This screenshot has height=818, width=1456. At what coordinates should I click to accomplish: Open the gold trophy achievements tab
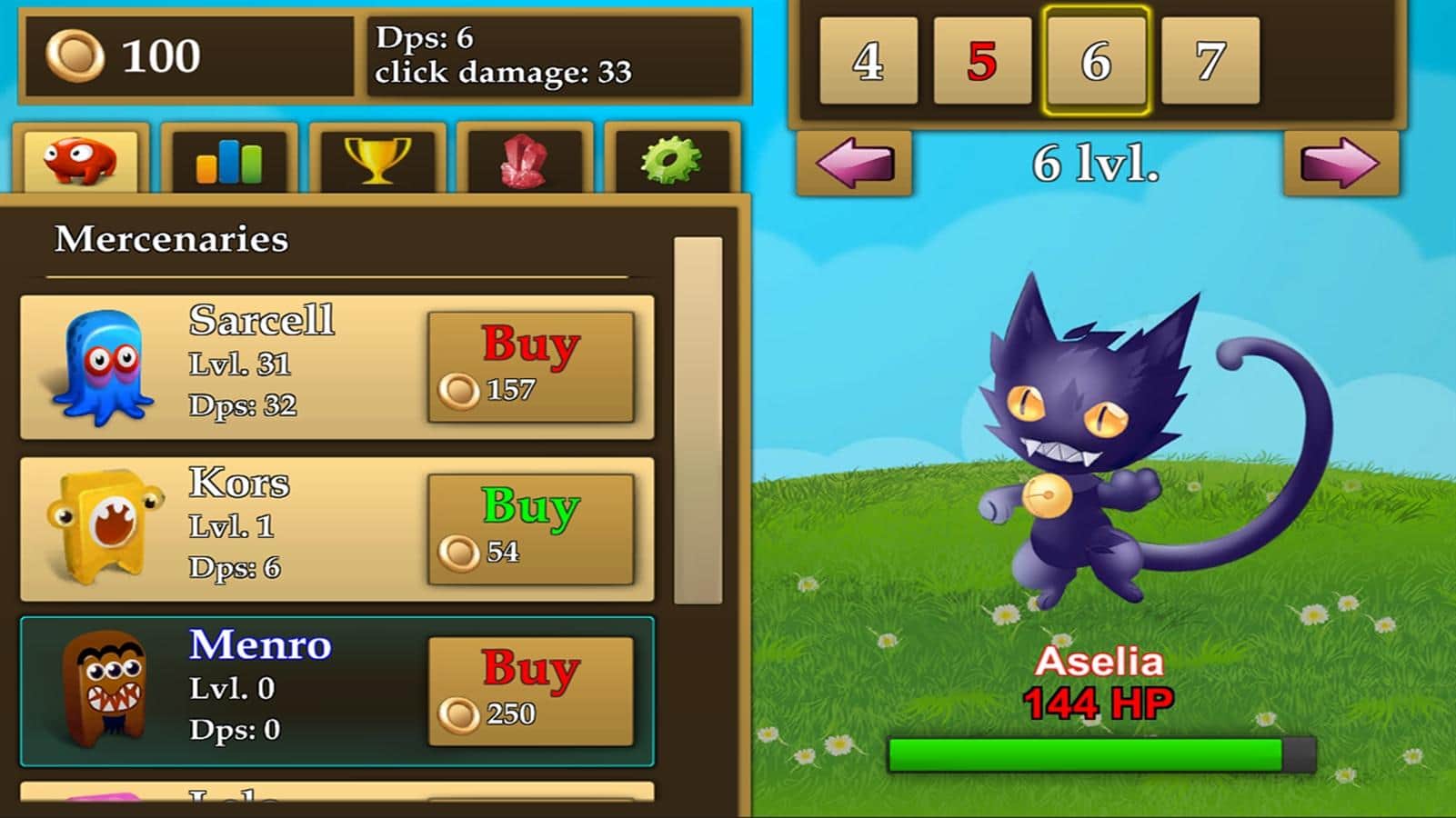tap(377, 161)
